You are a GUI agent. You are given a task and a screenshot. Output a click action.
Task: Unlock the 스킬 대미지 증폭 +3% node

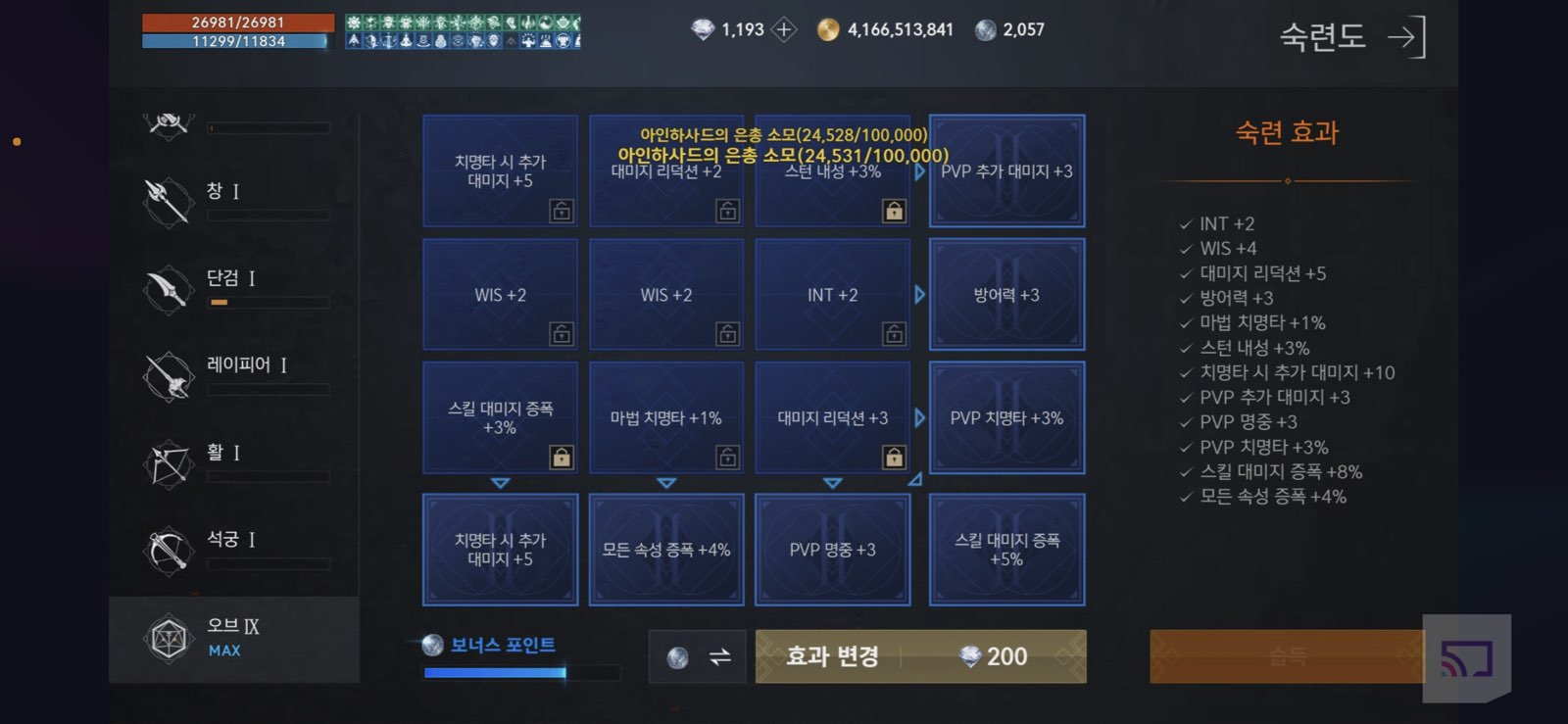[x=562, y=456]
